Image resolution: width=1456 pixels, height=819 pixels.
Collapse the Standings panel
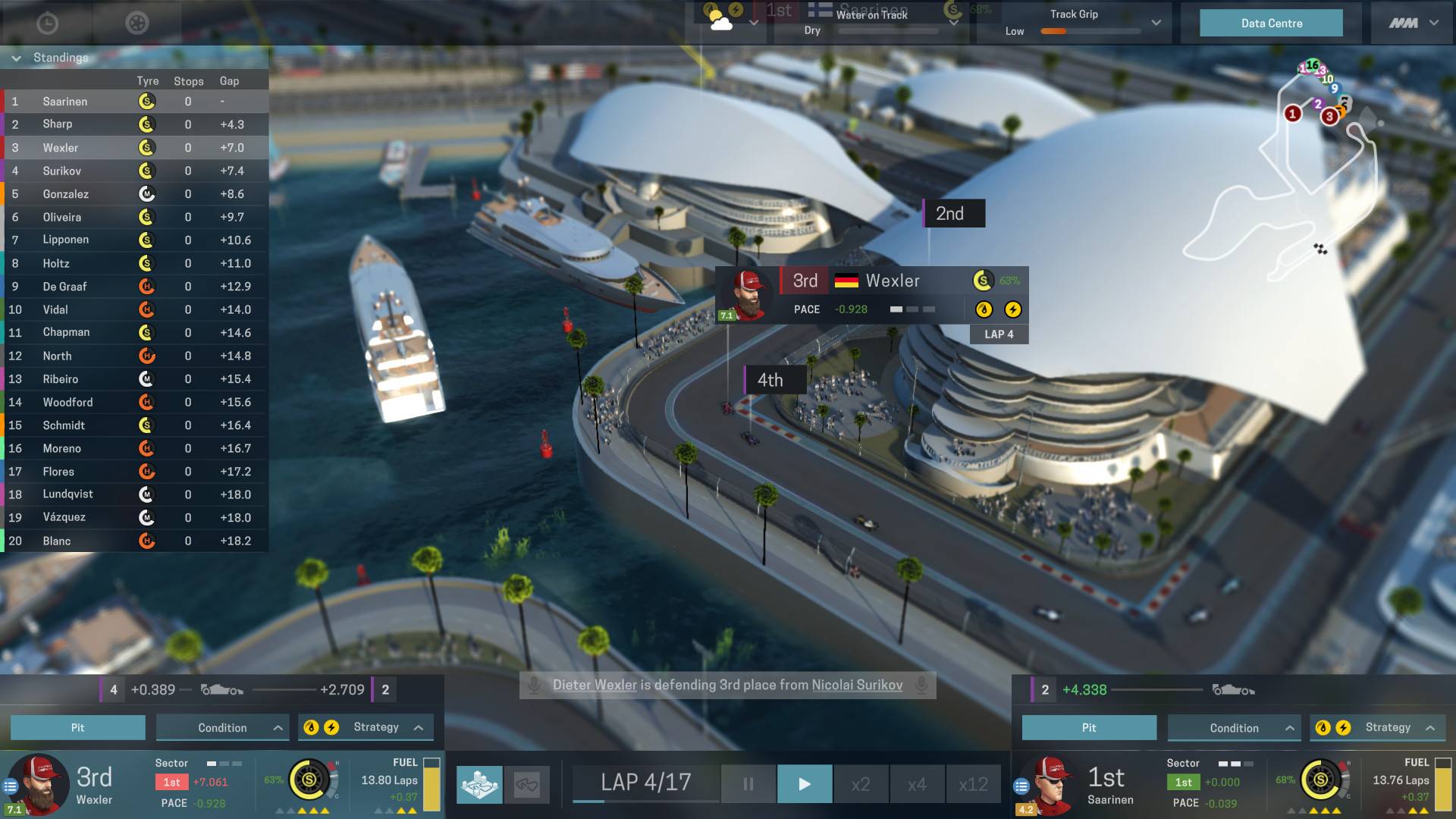pyautogui.click(x=16, y=58)
